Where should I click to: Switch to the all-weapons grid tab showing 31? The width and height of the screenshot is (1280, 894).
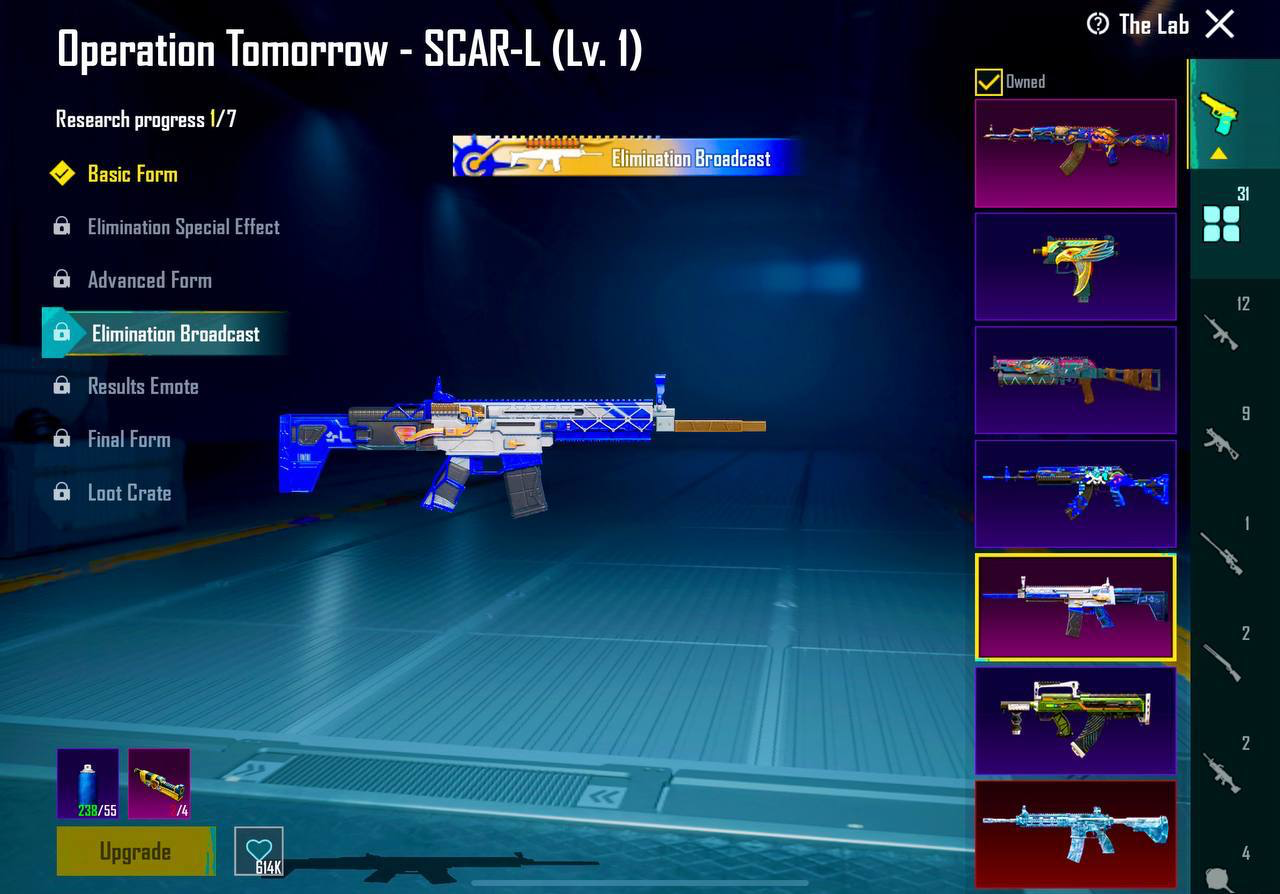coord(1222,222)
